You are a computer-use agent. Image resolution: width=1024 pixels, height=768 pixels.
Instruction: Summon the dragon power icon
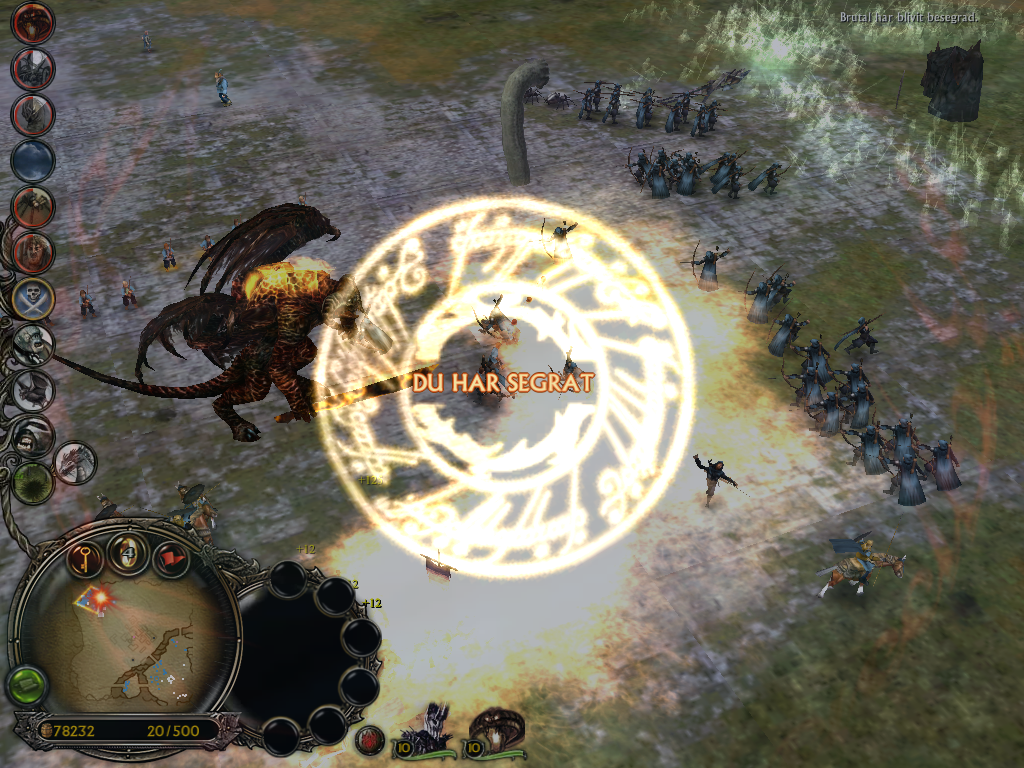coord(76,462)
